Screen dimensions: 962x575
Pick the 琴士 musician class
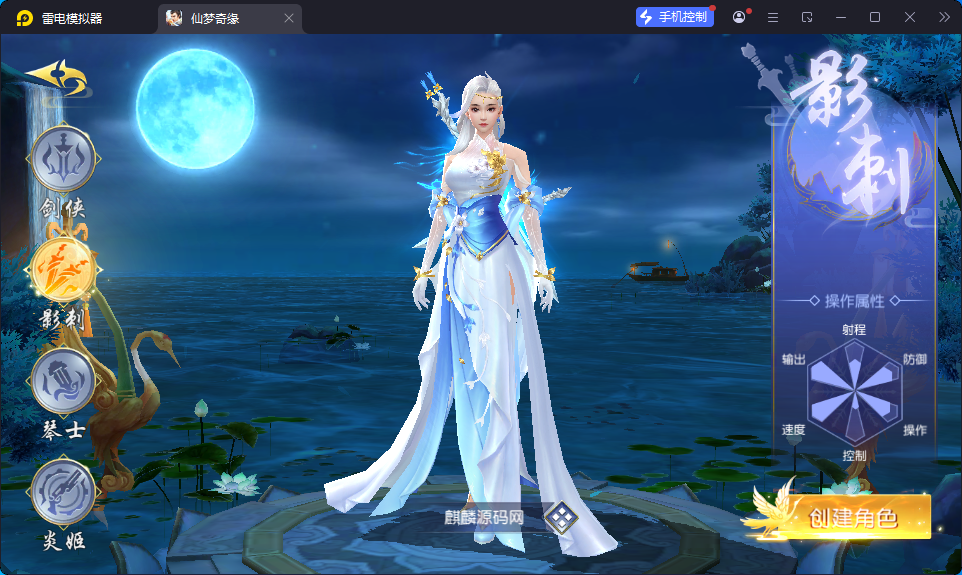63,384
